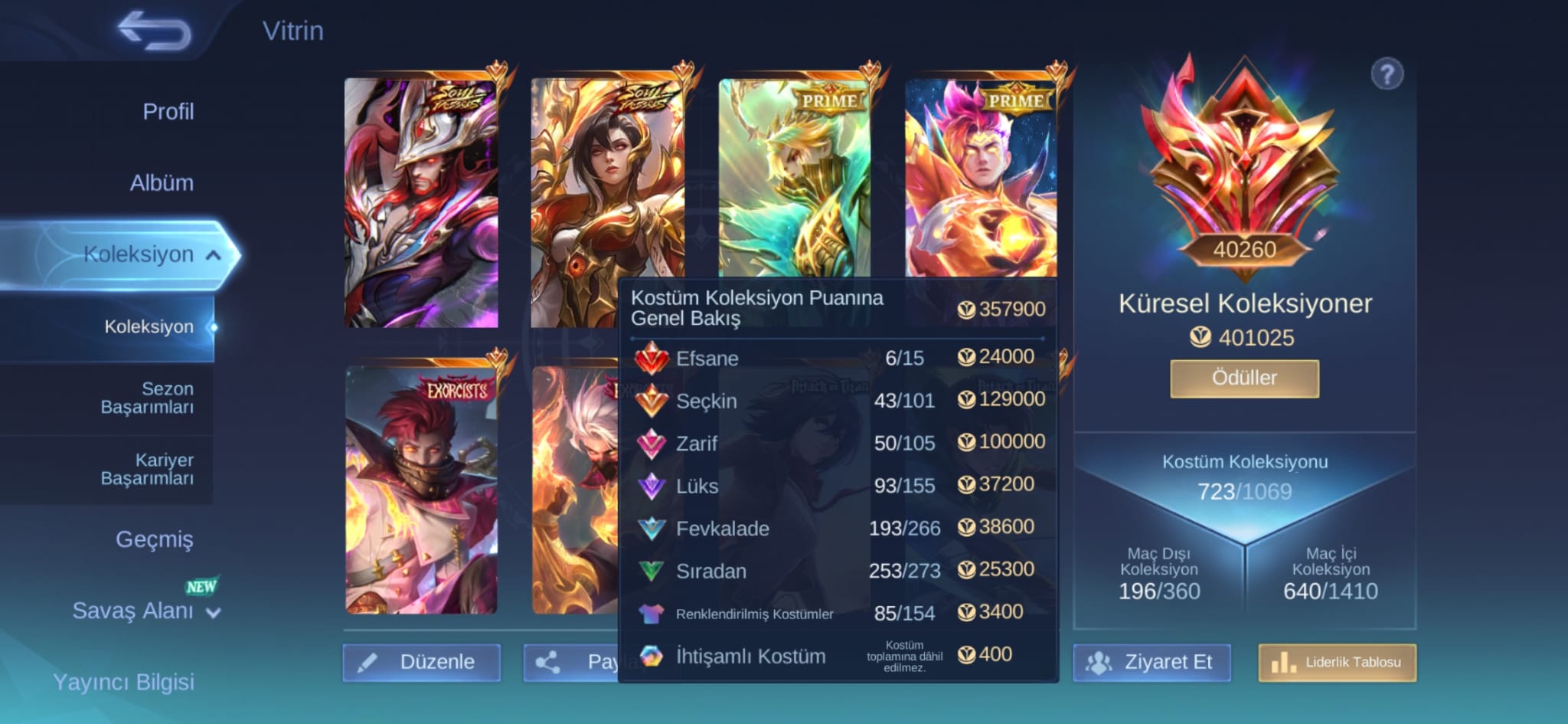
Task: Choose the pink-haired Prime skin card
Action: tap(981, 178)
